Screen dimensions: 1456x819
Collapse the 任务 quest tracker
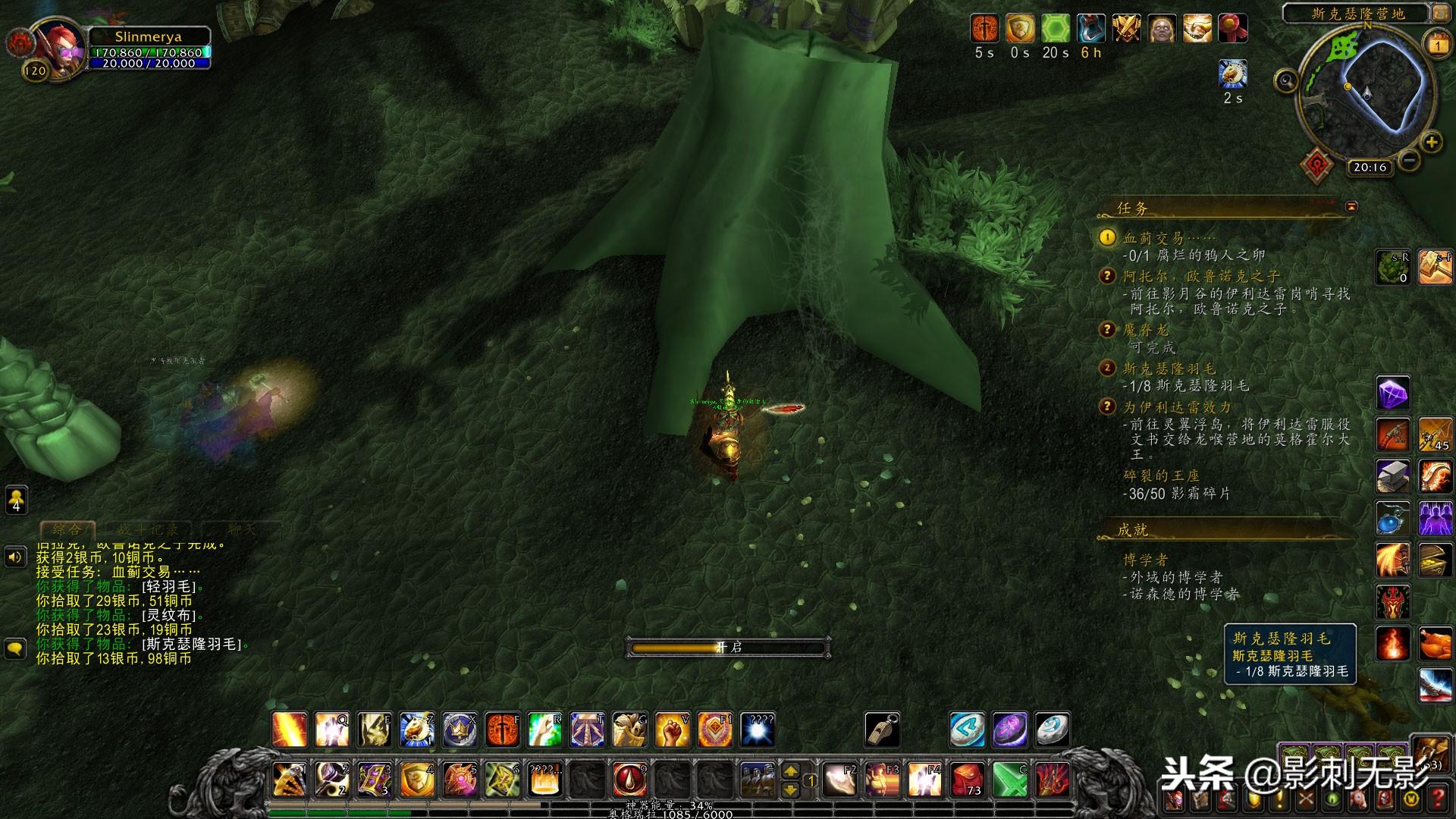(x=1351, y=206)
